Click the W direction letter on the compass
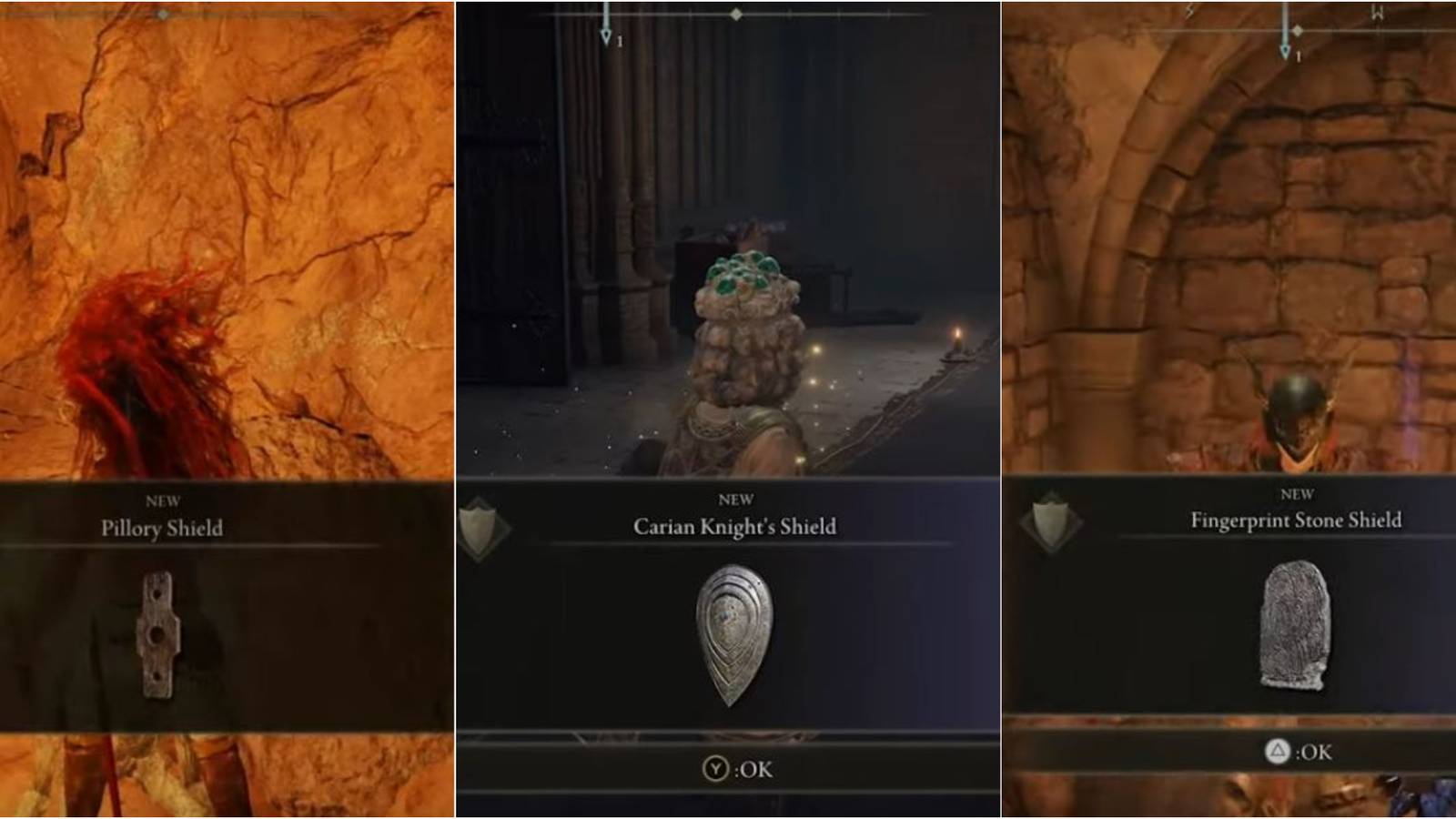This screenshot has height=819, width=1456. click(x=1377, y=11)
